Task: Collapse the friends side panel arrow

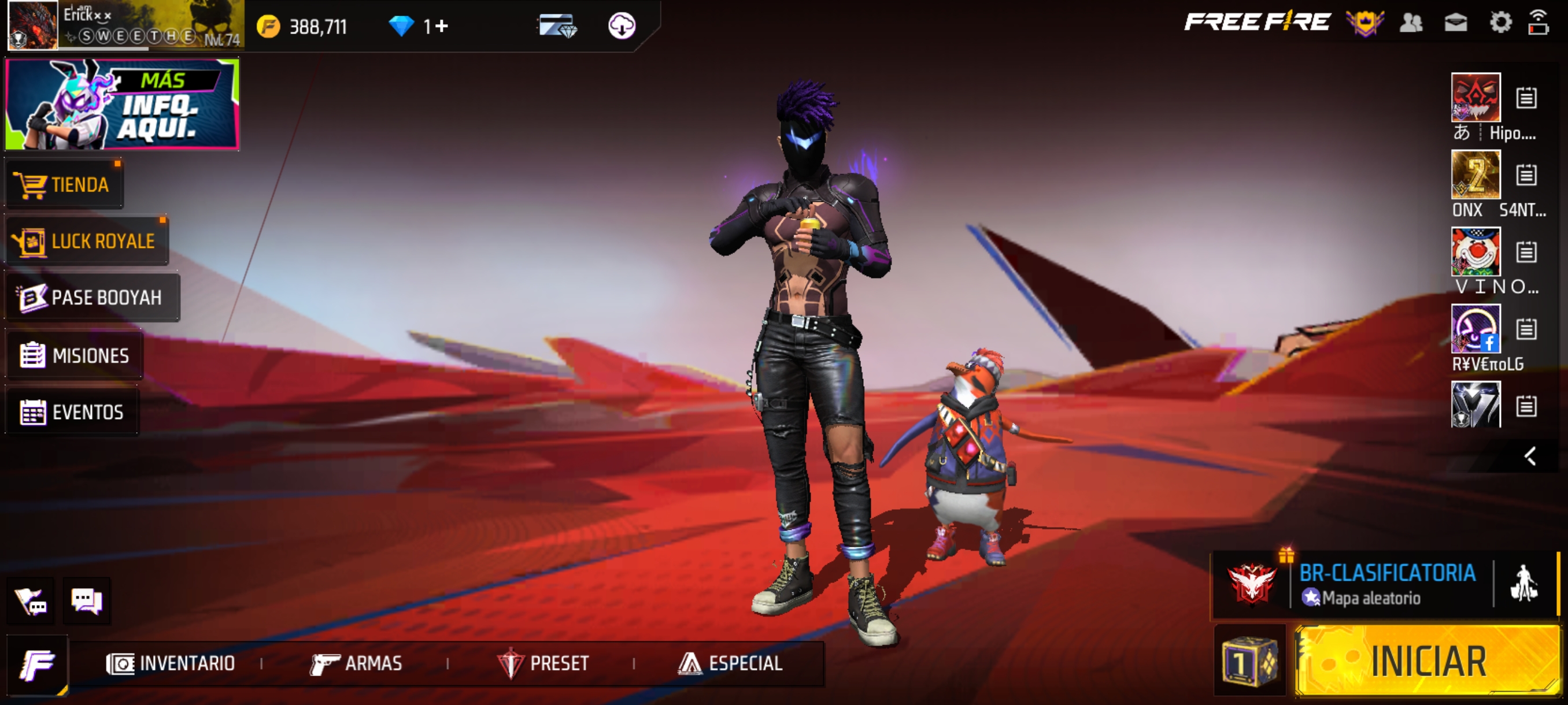Action: pos(1530,456)
